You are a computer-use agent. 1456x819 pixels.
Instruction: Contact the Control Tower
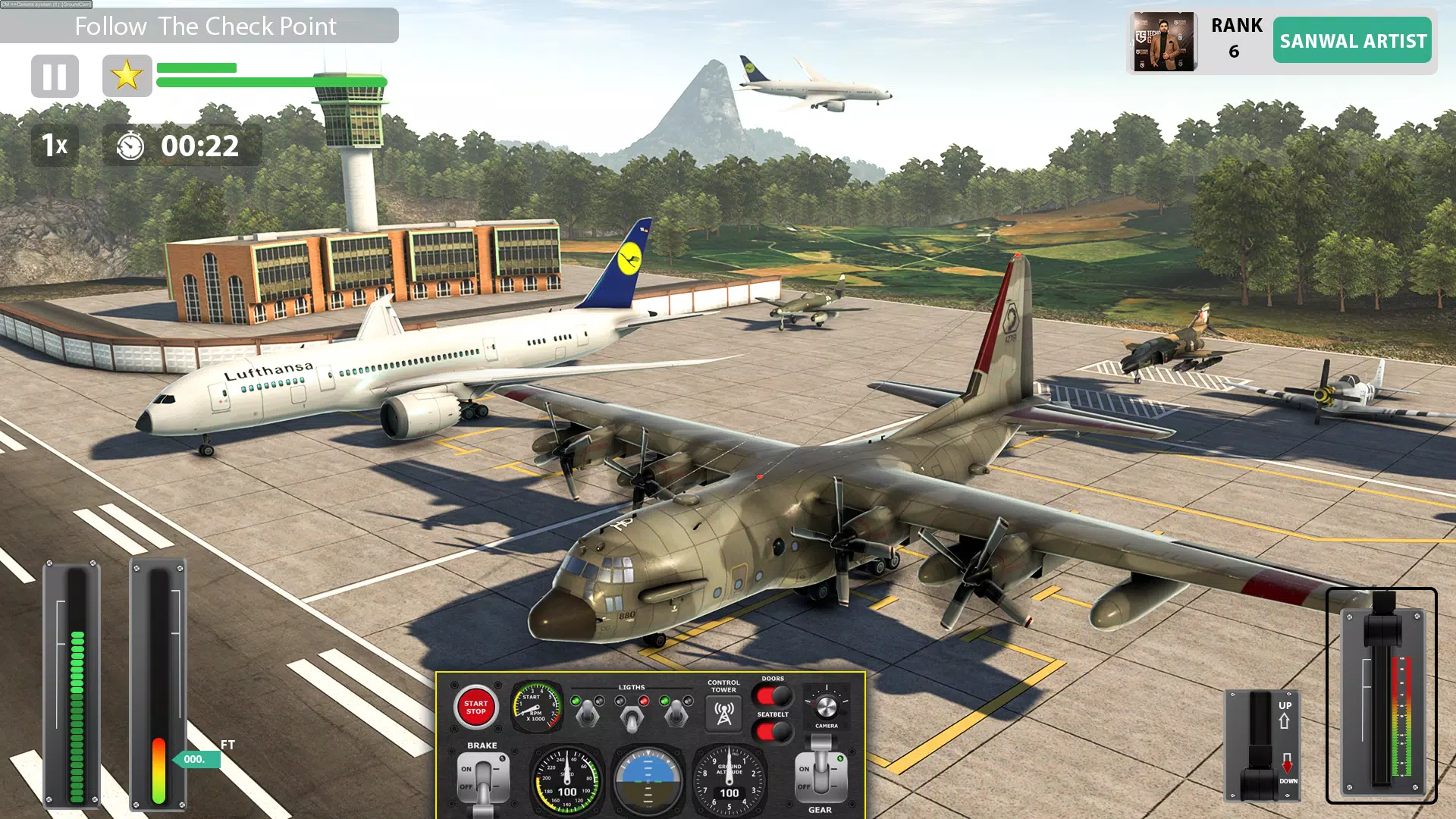click(x=723, y=713)
